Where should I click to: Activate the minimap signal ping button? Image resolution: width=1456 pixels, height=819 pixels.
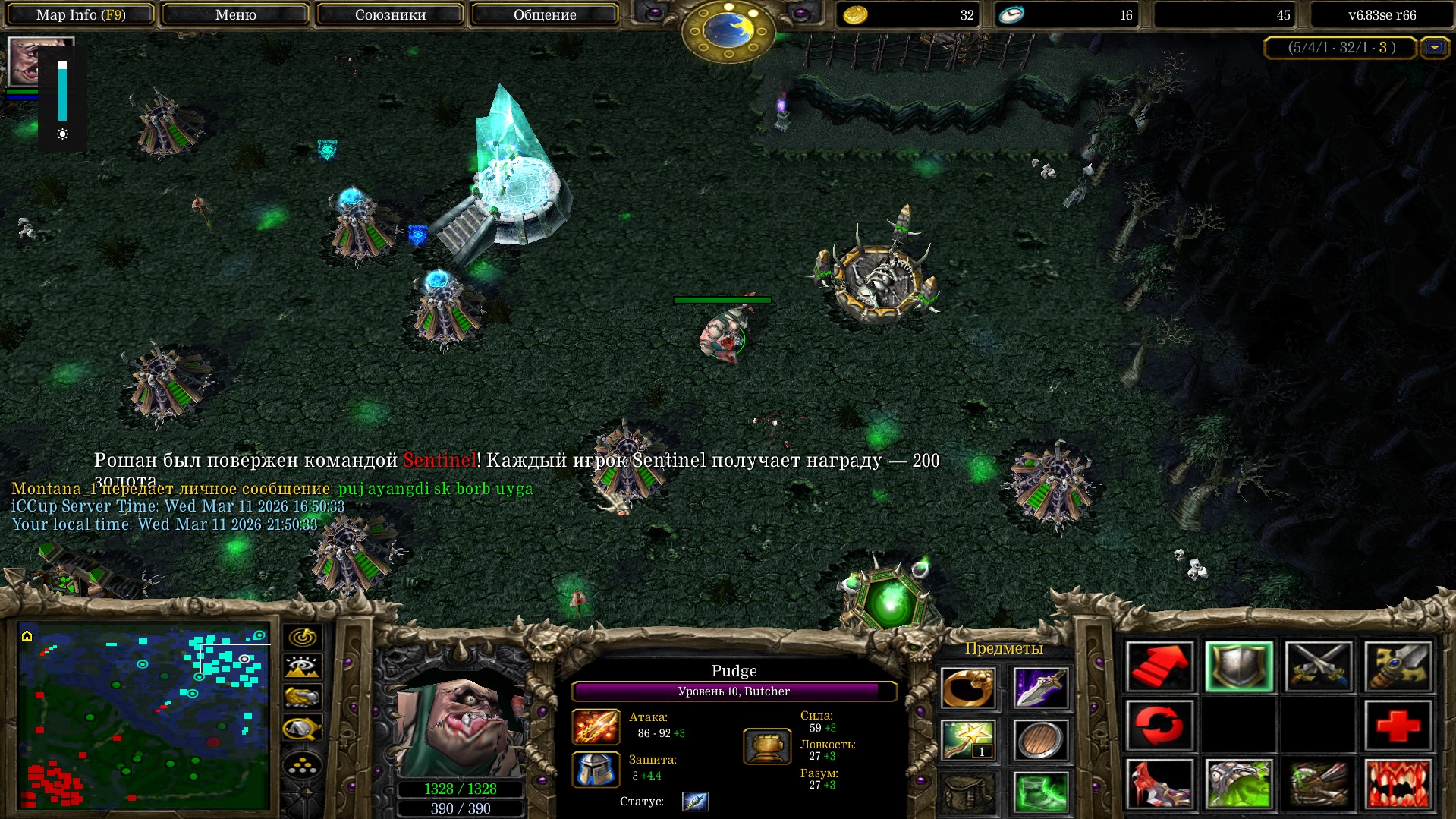pos(302,637)
